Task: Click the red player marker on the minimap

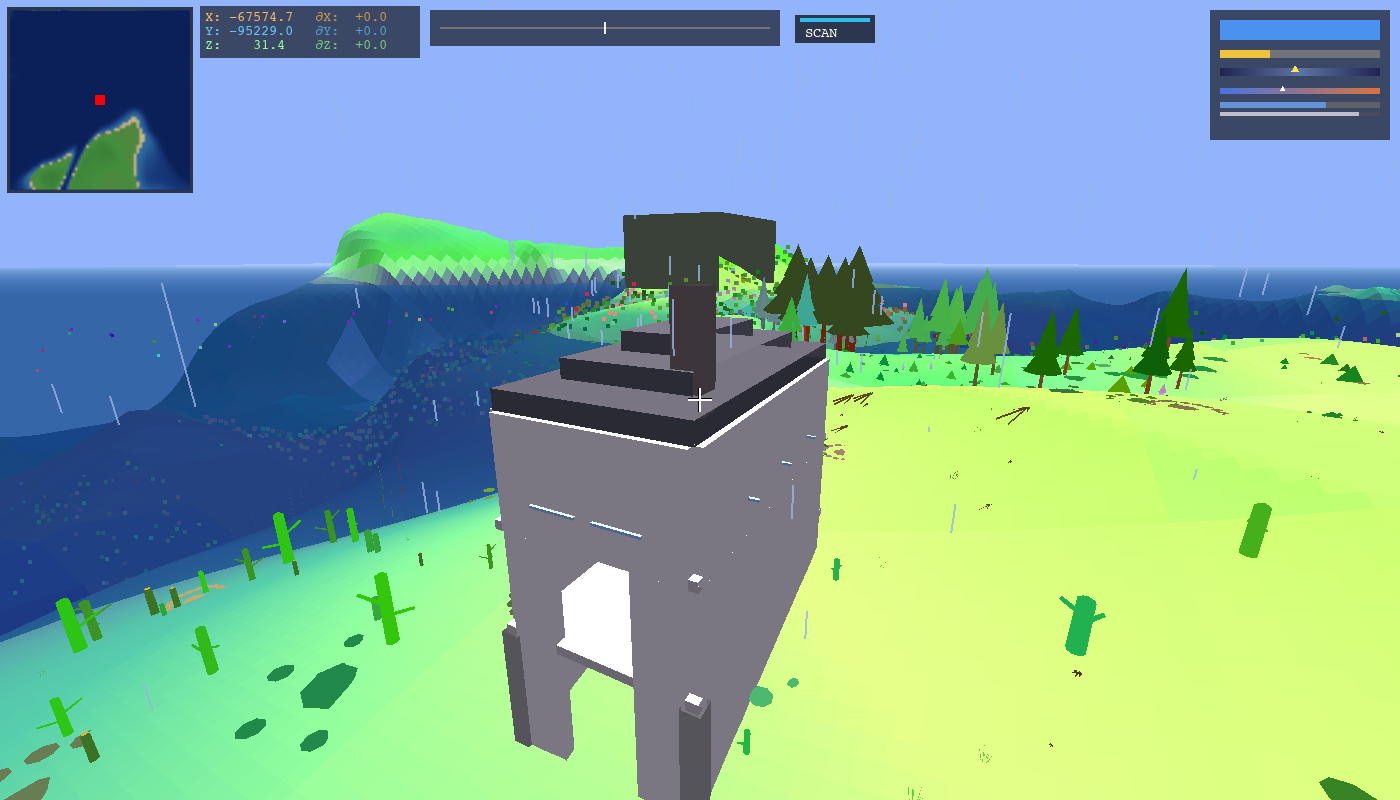Action: pyautogui.click(x=99, y=99)
